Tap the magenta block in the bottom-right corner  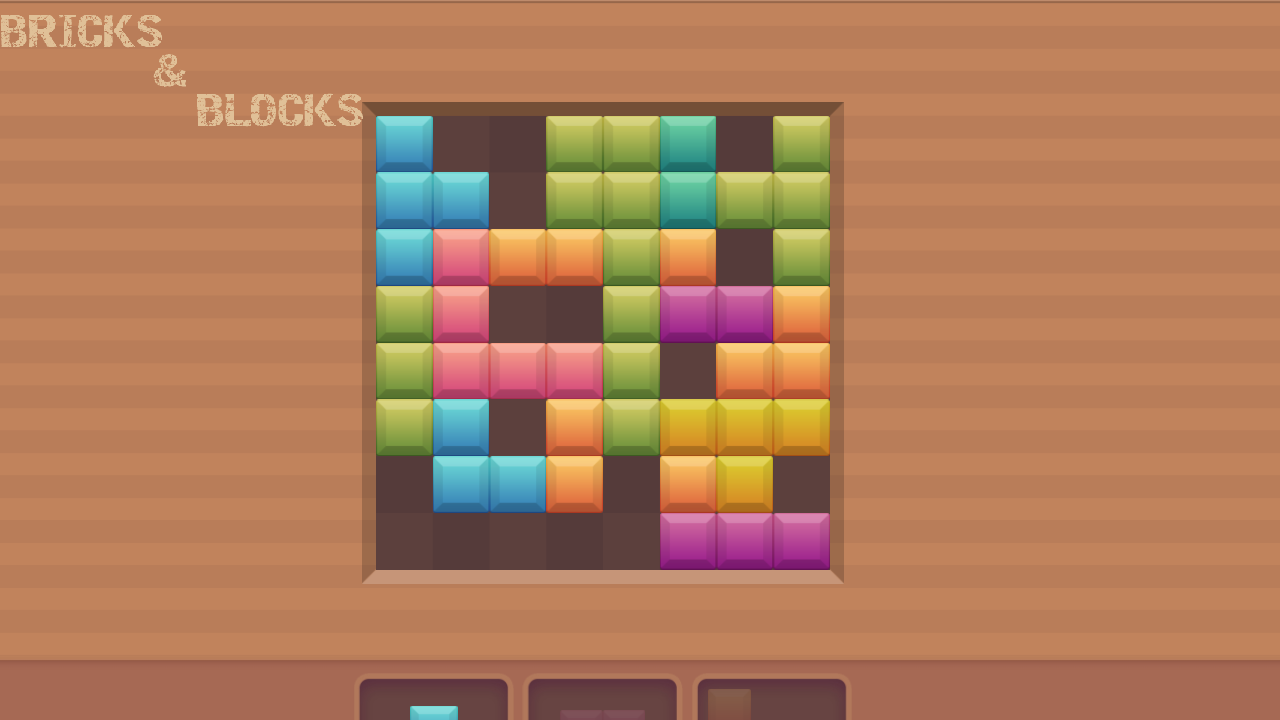pos(802,539)
